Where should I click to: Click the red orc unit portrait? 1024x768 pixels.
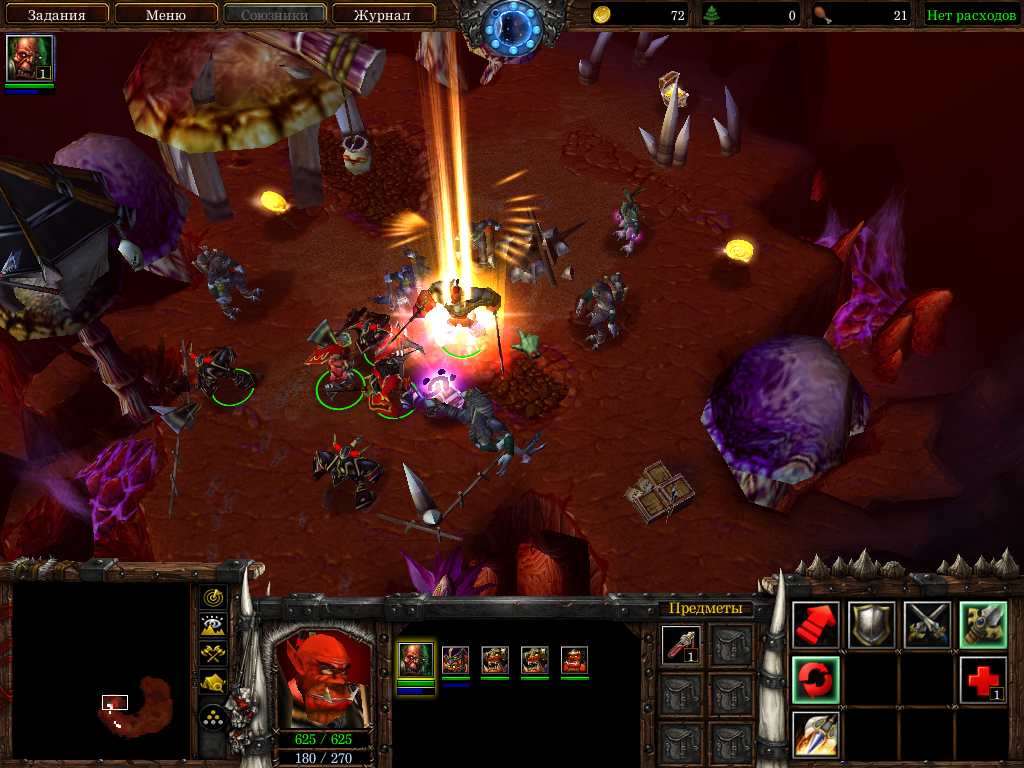320,678
